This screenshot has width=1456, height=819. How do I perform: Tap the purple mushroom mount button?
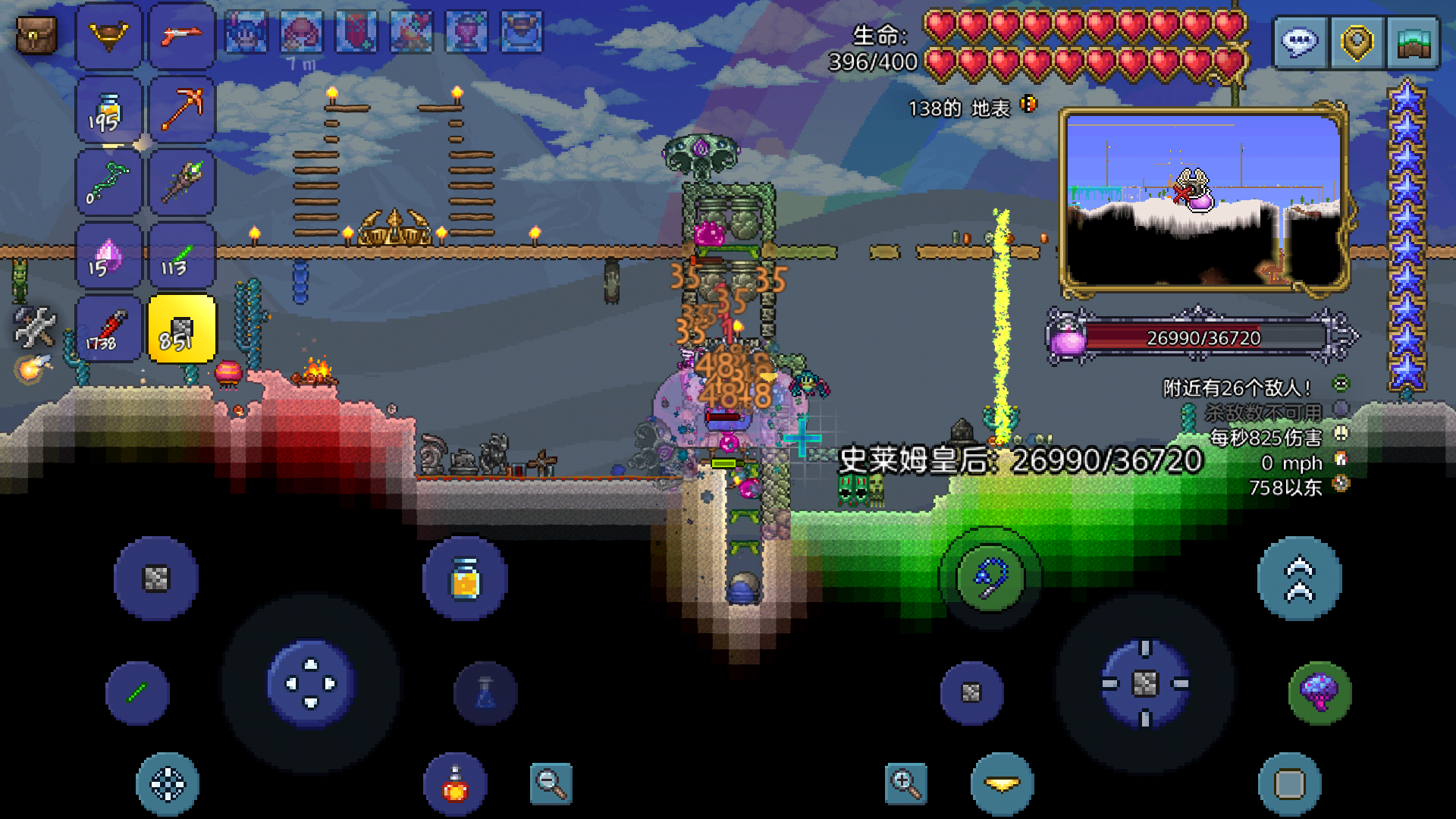pos(1319,692)
